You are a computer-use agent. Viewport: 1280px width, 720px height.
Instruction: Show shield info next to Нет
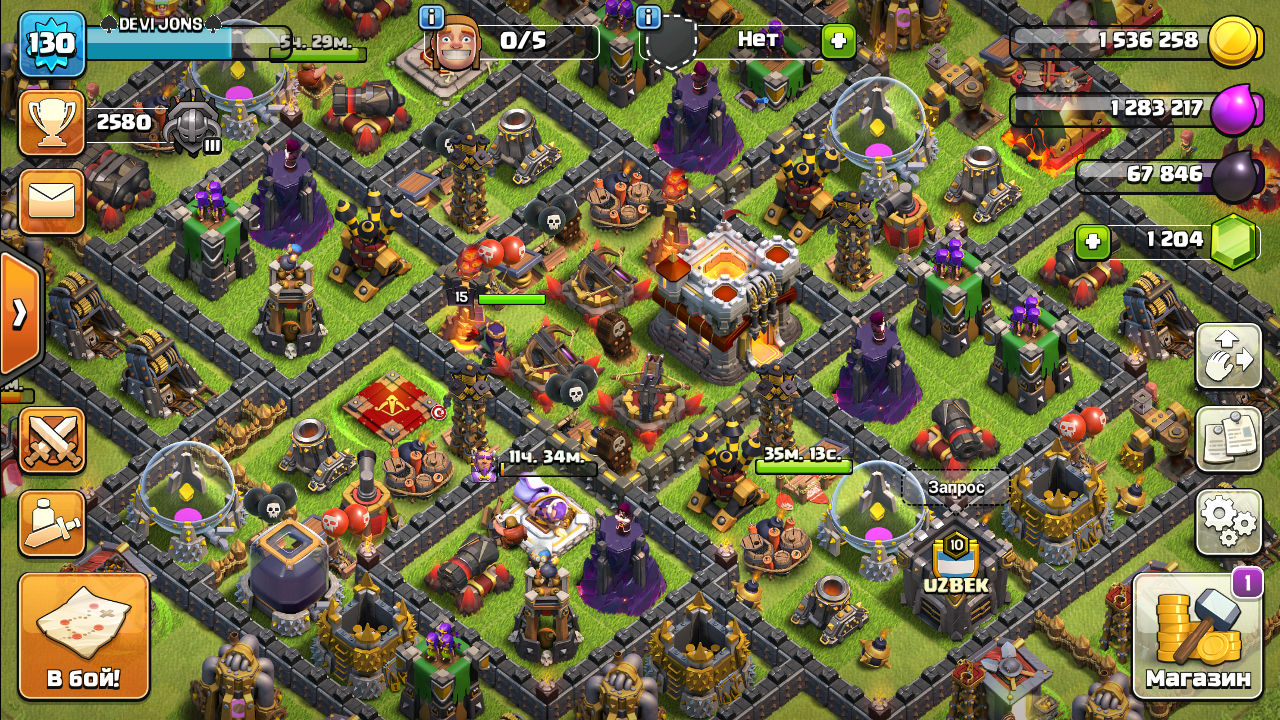[x=648, y=17]
